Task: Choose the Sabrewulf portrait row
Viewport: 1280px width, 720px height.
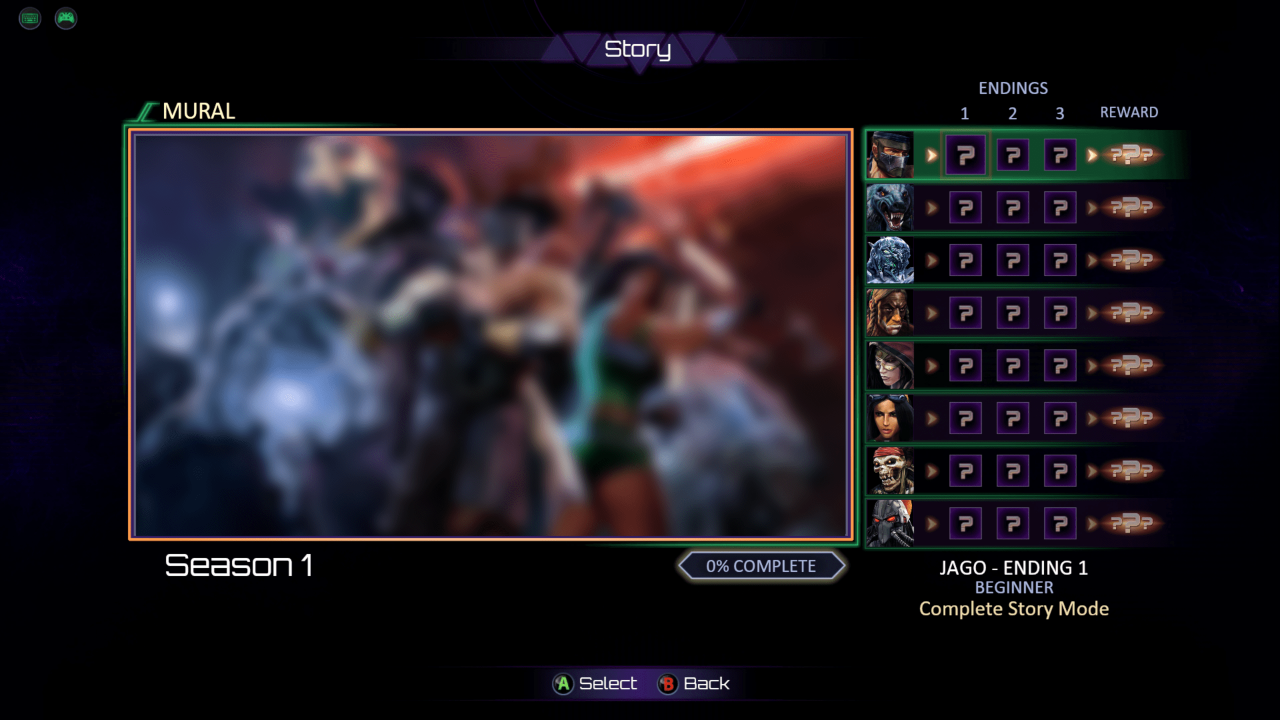Action: (x=889, y=208)
